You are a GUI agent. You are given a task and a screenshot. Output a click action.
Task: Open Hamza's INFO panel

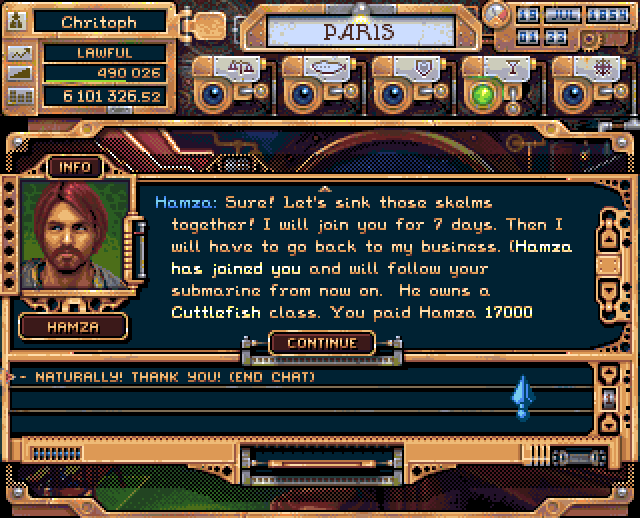point(75,167)
